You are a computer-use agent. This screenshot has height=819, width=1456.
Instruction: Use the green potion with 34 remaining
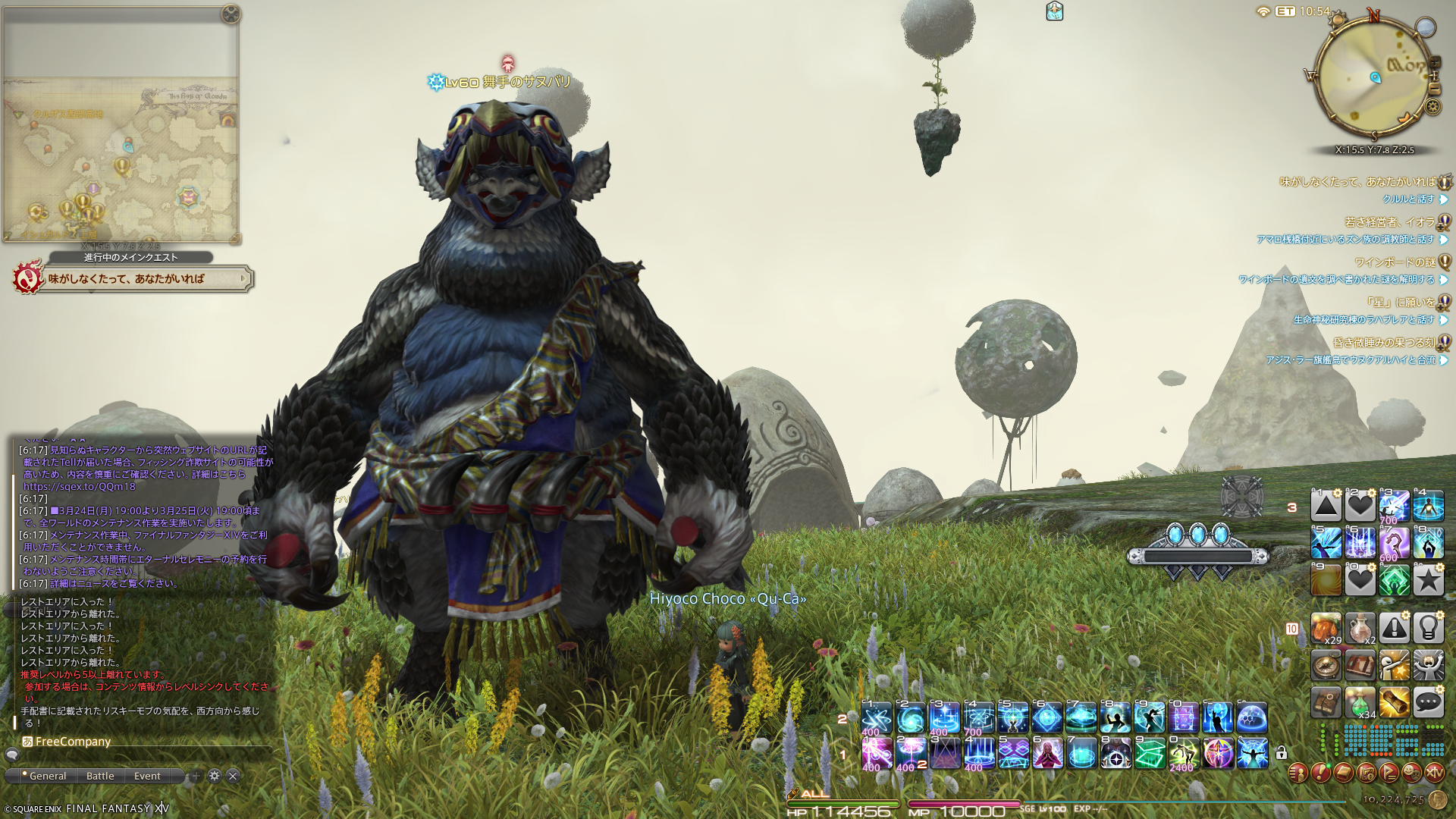pyautogui.click(x=1360, y=703)
